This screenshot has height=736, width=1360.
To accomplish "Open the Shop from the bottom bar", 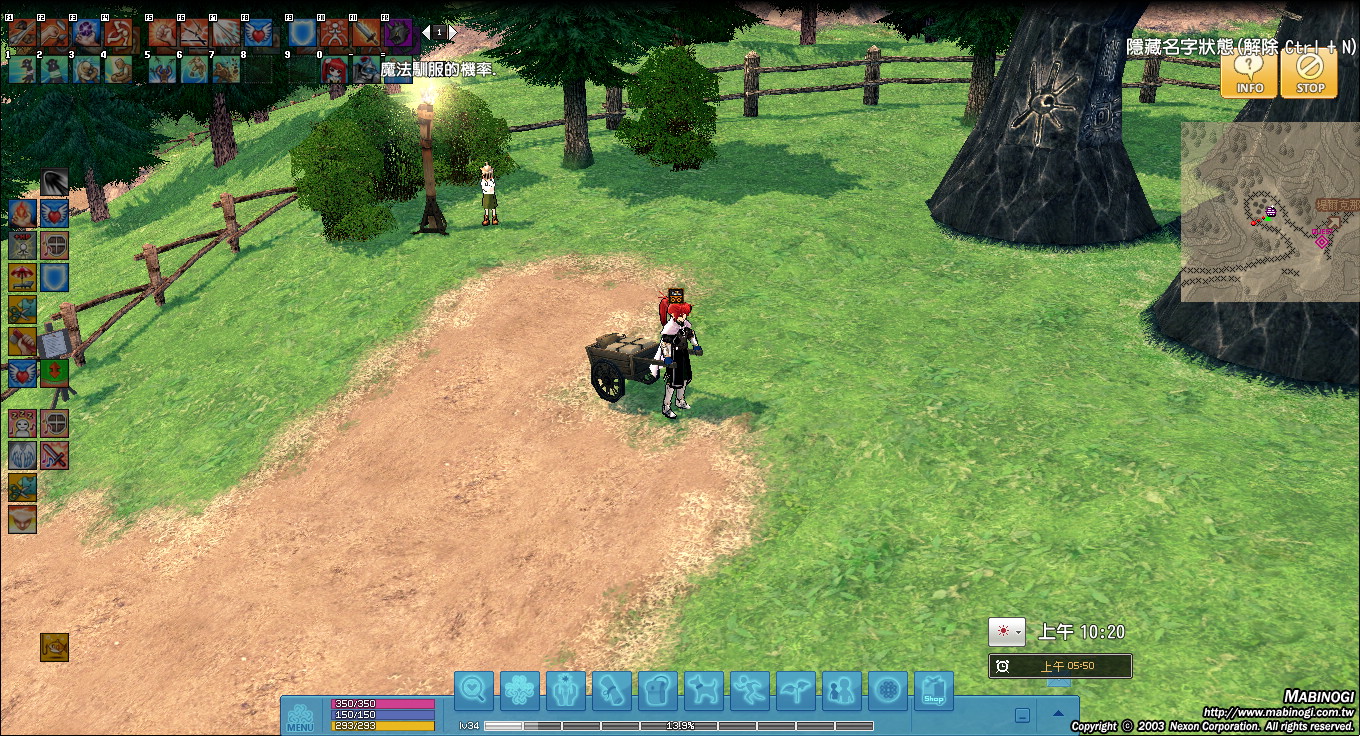I will pyautogui.click(x=933, y=691).
